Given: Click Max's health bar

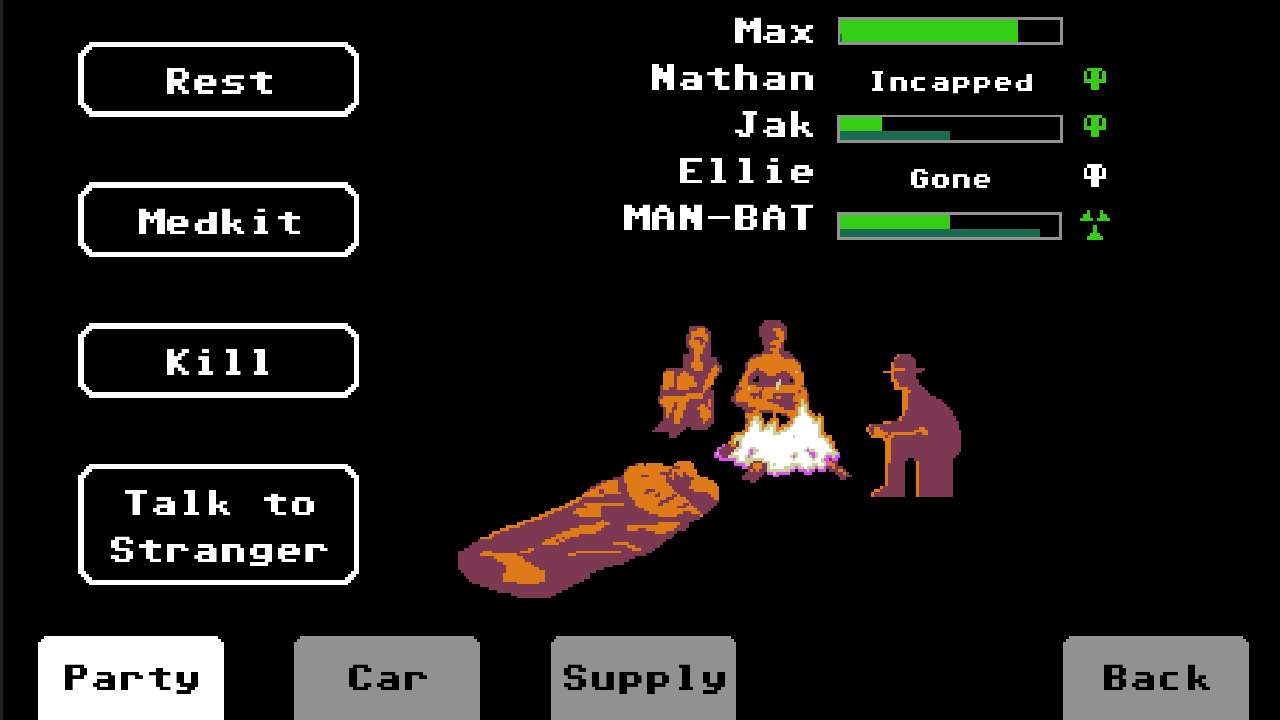Looking at the screenshot, I should 948,31.
